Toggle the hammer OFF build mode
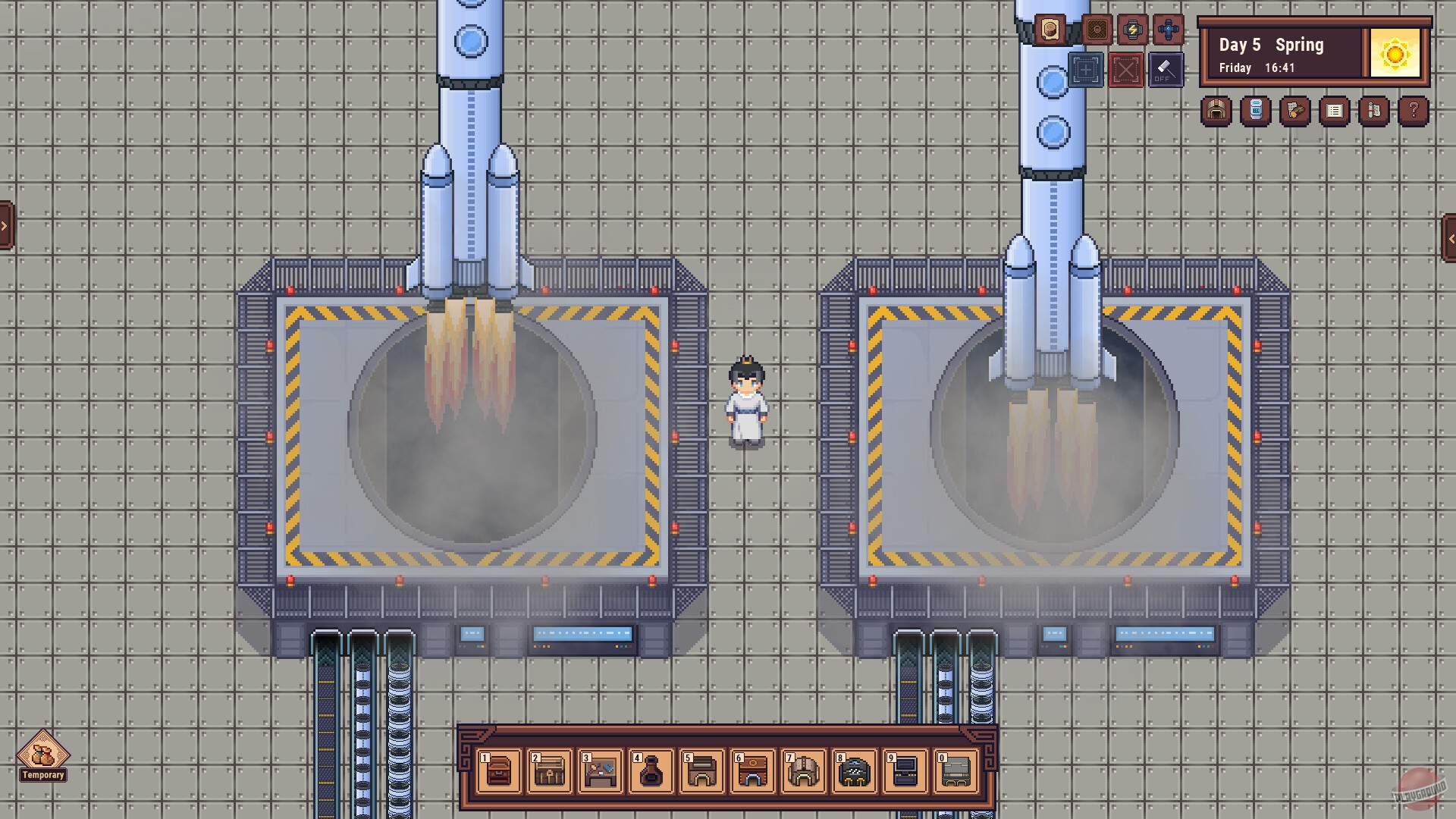The height and width of the screenshot is (819, 1456). 1166,70
